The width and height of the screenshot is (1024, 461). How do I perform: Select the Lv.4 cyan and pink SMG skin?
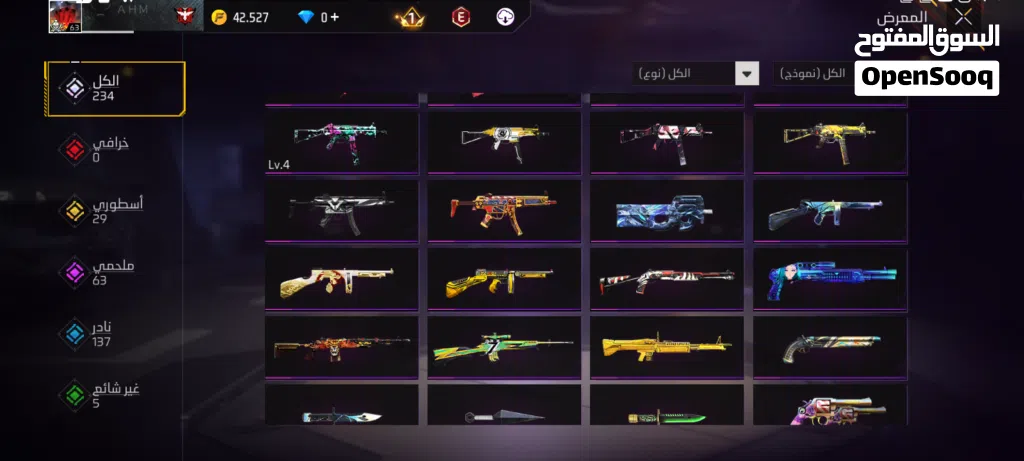tap(342, 141)
